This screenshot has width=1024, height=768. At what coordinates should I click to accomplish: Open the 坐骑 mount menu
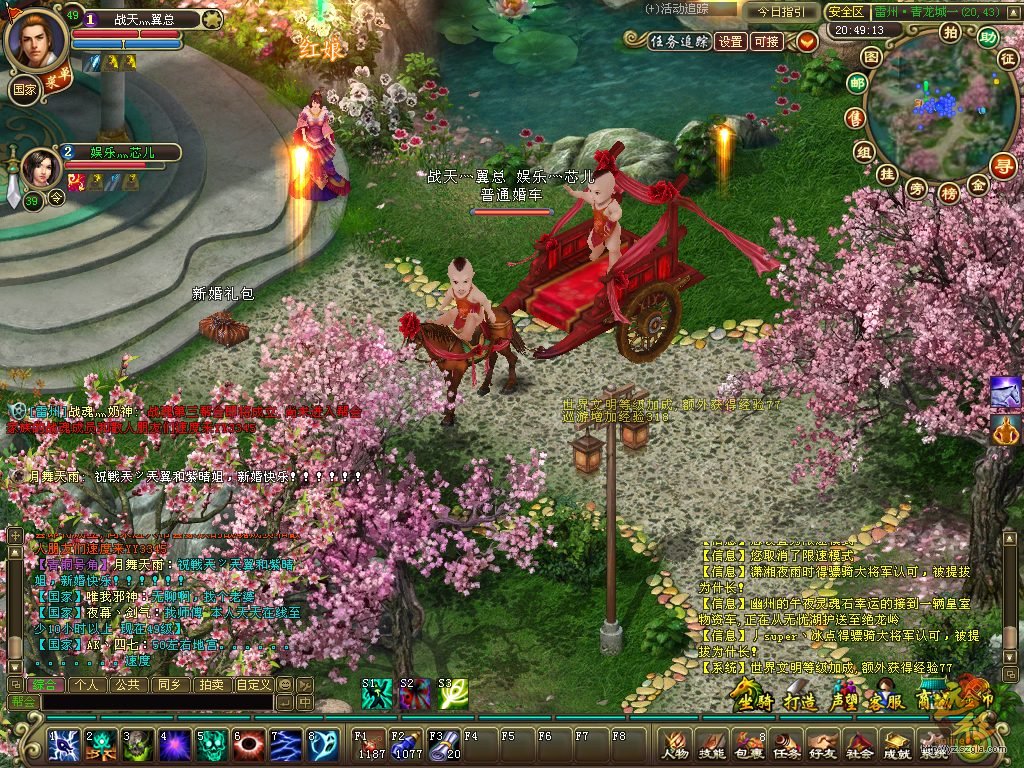pos(754,699)
